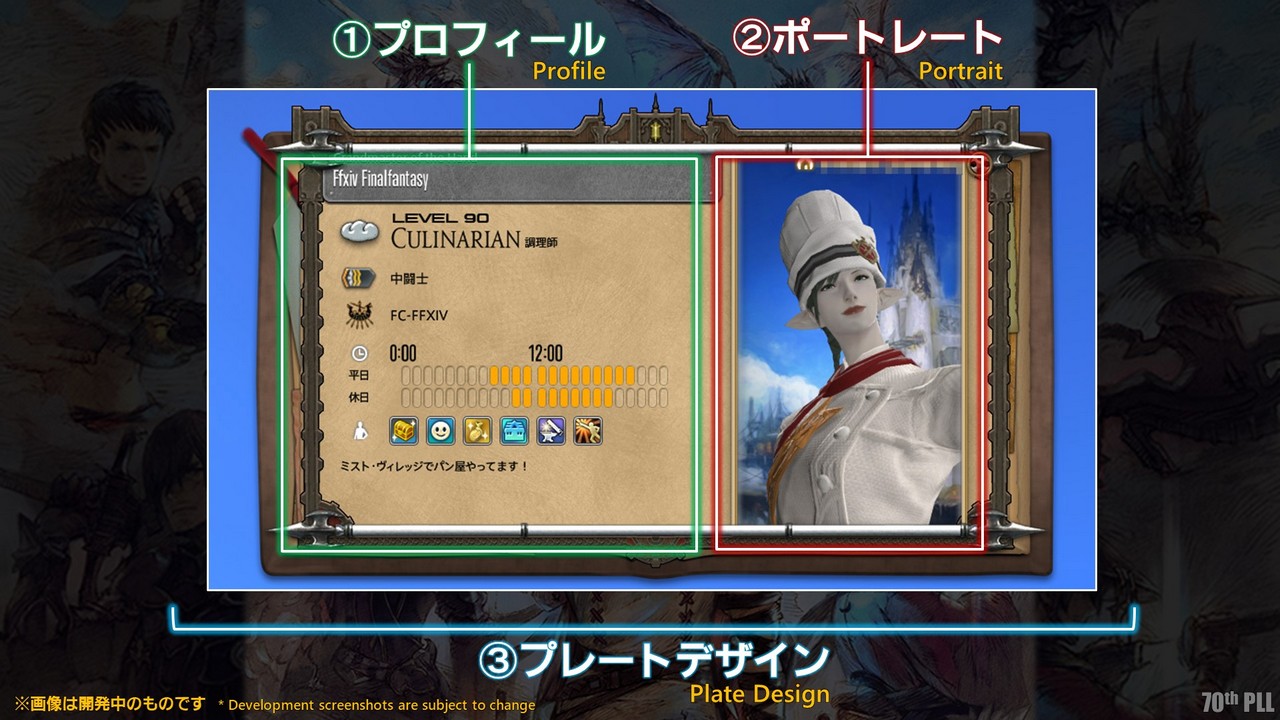Activate the sprinting figure activity icon
The height and width of the screenshot is (720, 1280).
click(587, 431)
